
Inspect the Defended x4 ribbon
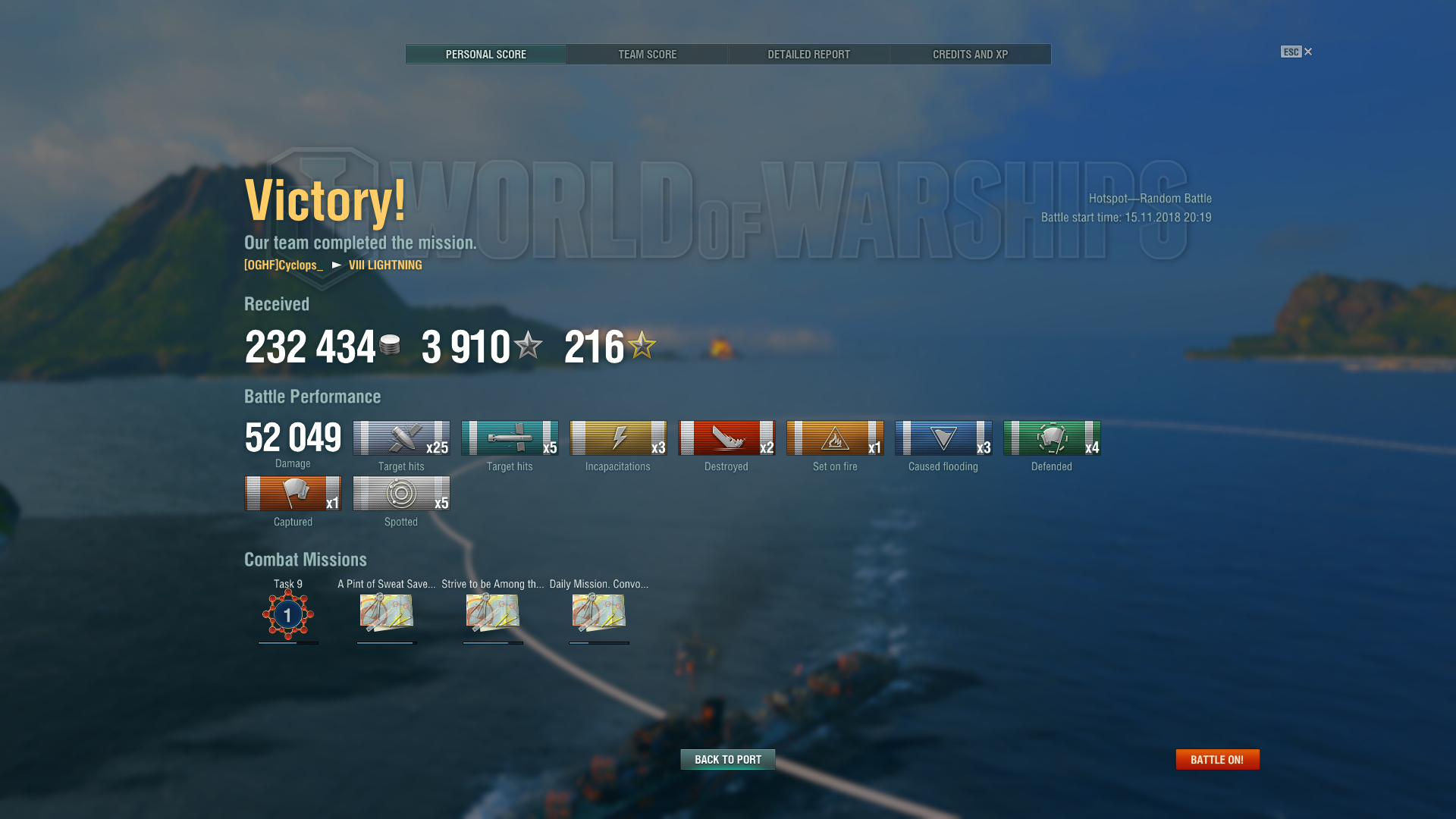[1052, 438]
